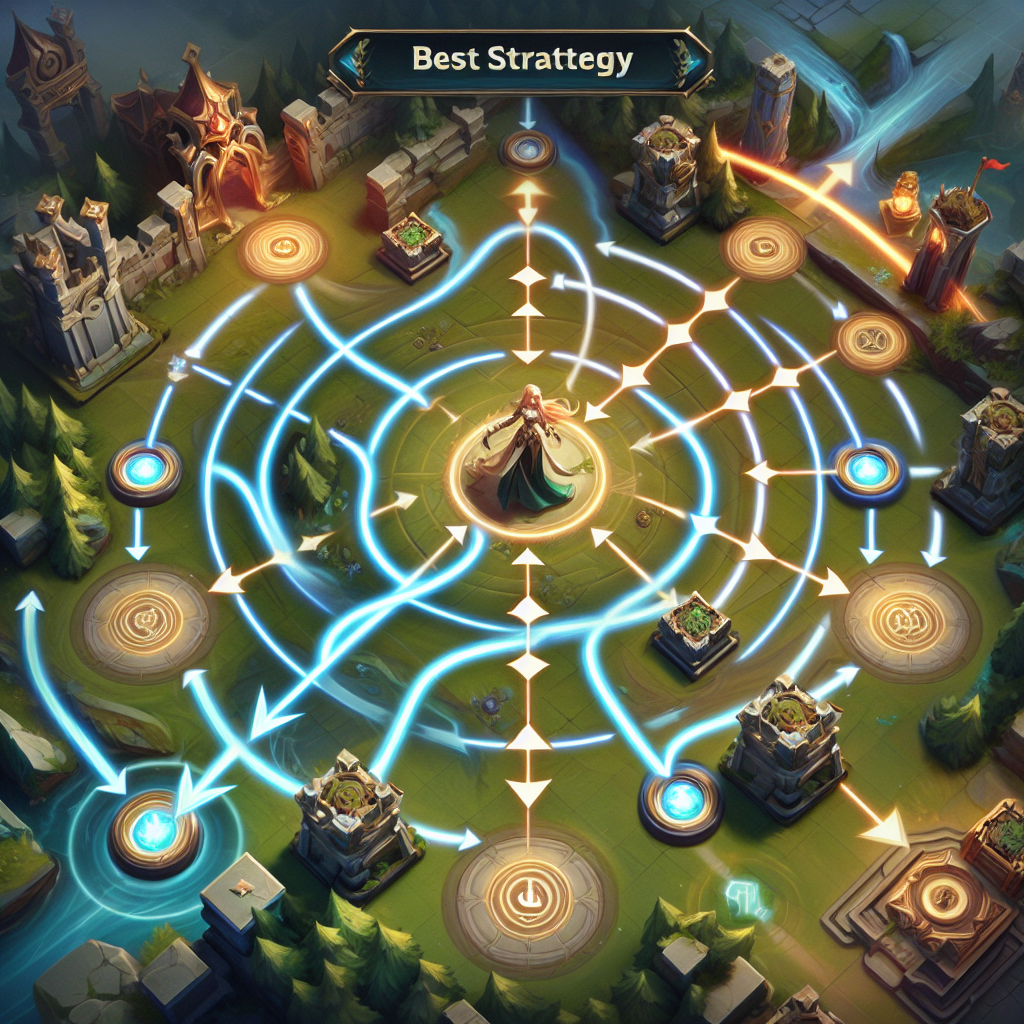
Task: Select the red-haired hero in the glowing ring
Action: point(530,453)
